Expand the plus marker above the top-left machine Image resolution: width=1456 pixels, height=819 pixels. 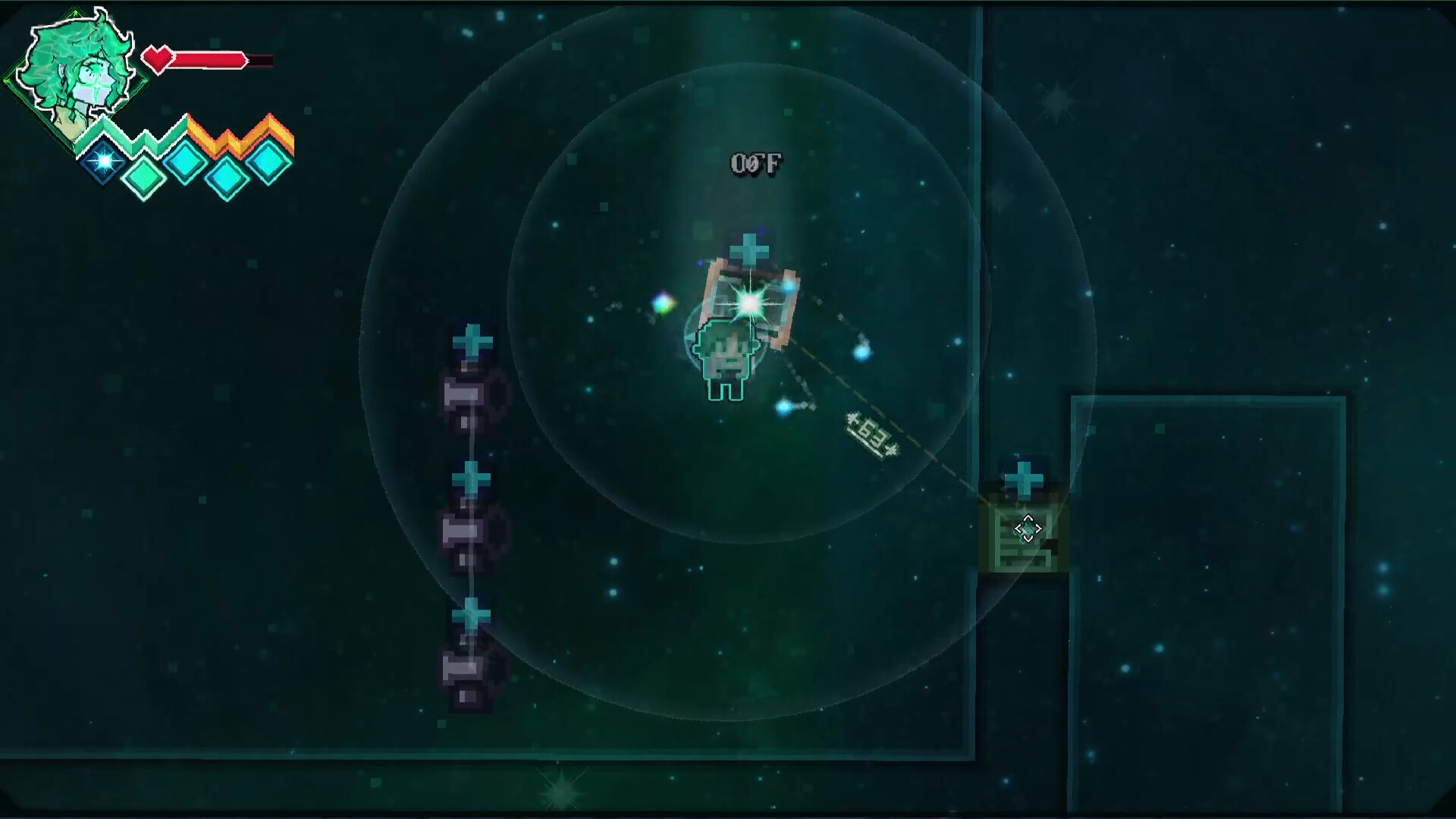point(473,341)
